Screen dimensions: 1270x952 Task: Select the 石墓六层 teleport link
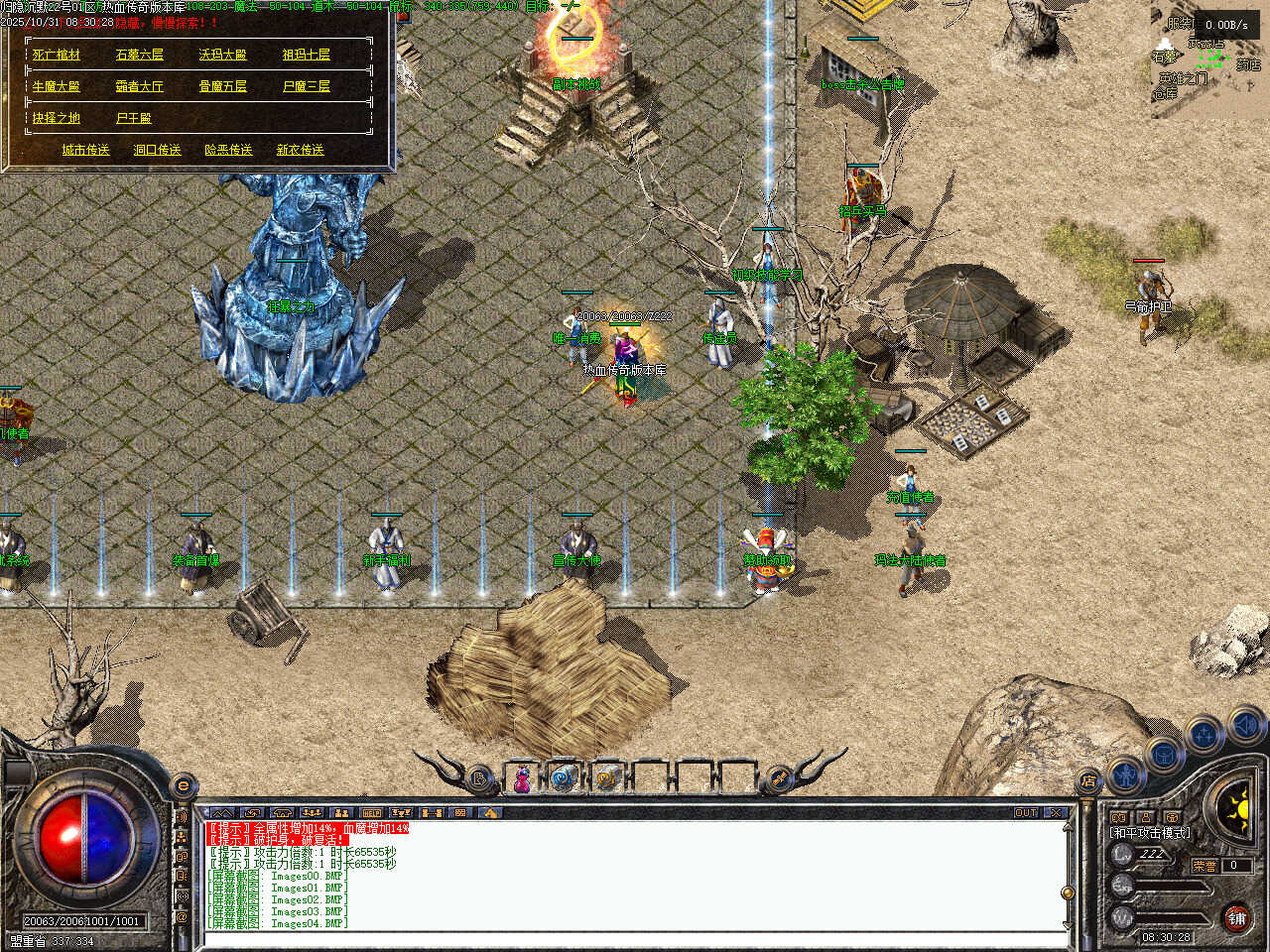pos(140,56)
